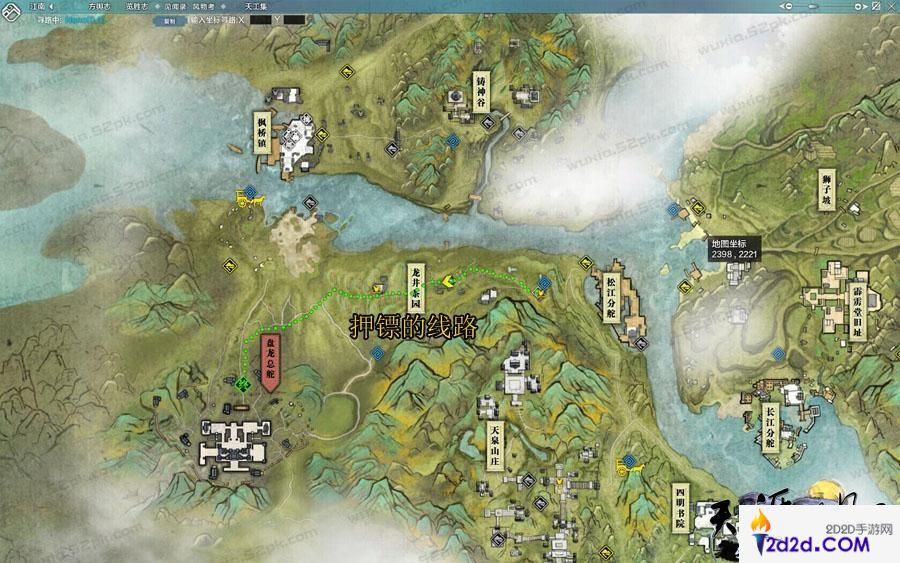
Task: Click the 复制 copy button
Action: pos(167,19)
